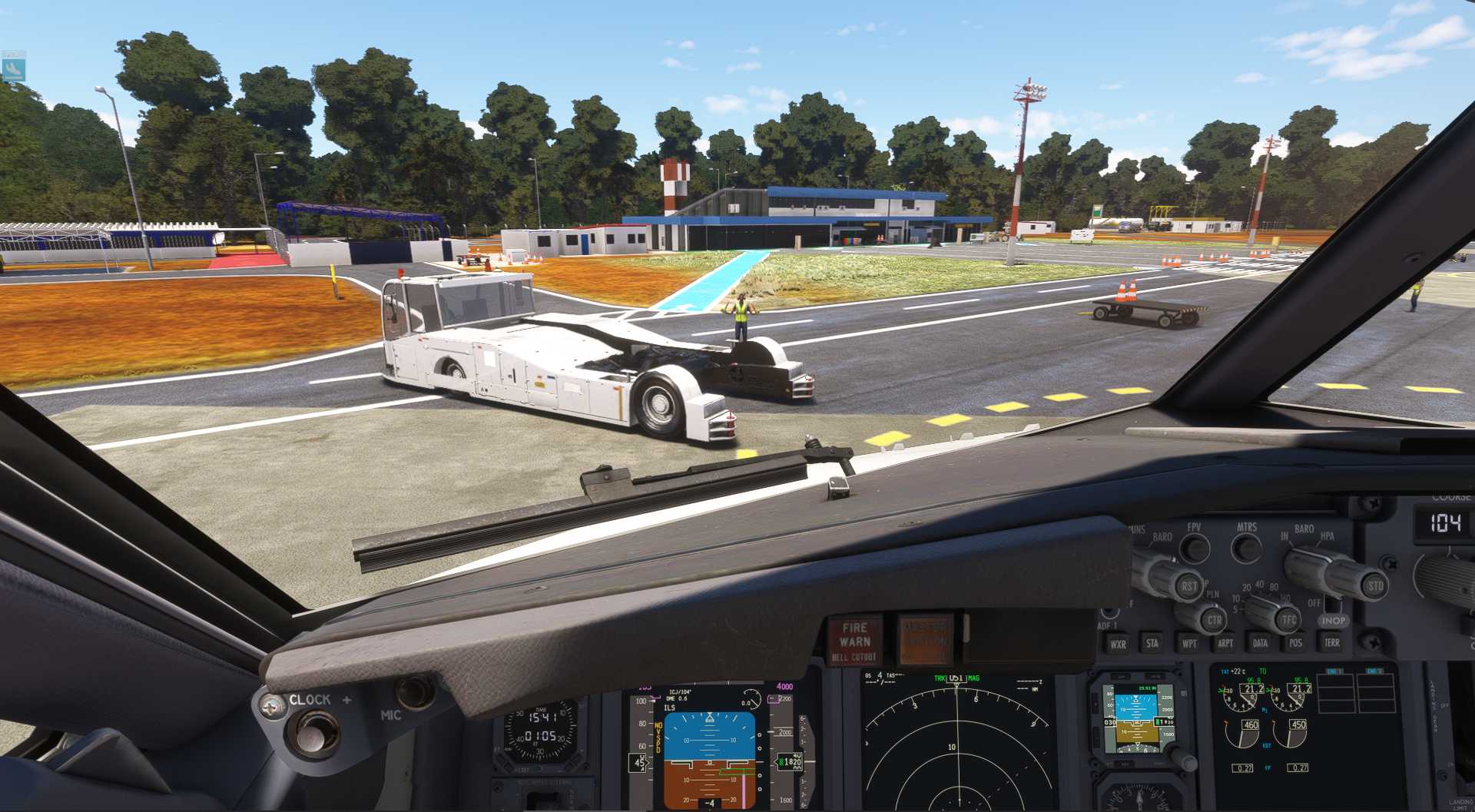
Task: Click the blue aircraft overlay icon
Action: point(14,69)
